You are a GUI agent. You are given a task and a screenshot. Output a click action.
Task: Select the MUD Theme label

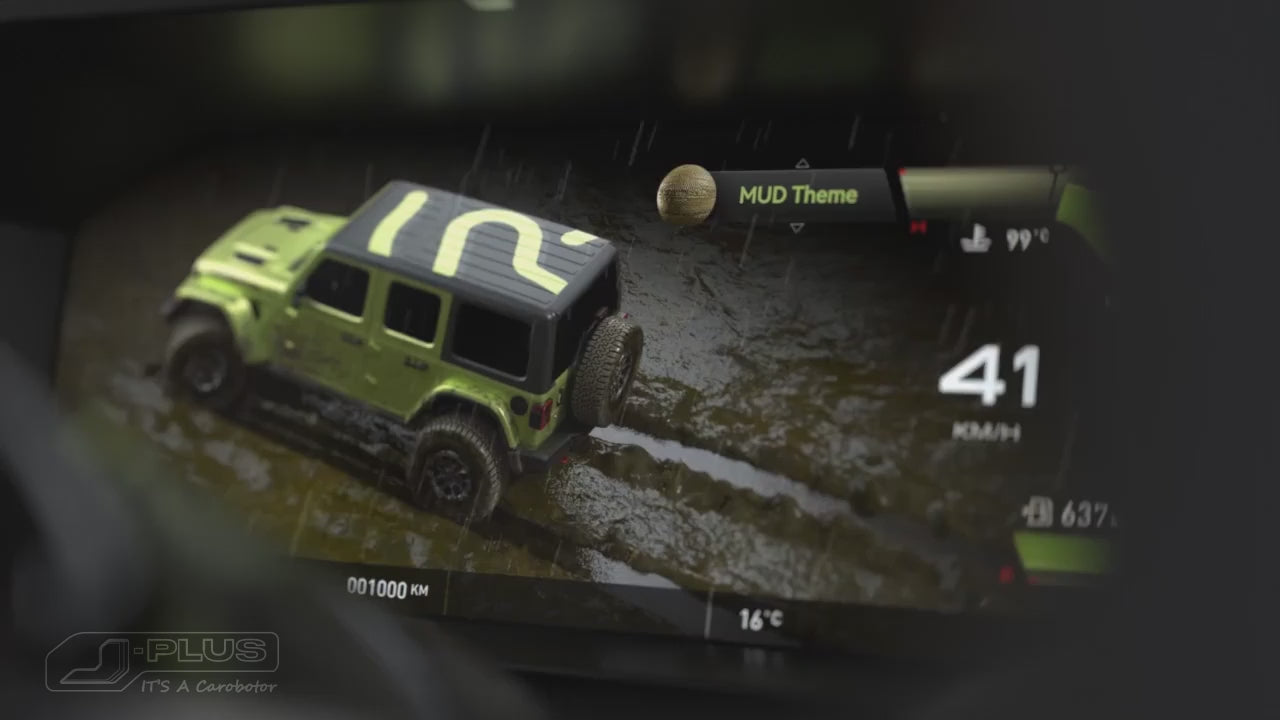pyautogui.click(x=798, y=195)
